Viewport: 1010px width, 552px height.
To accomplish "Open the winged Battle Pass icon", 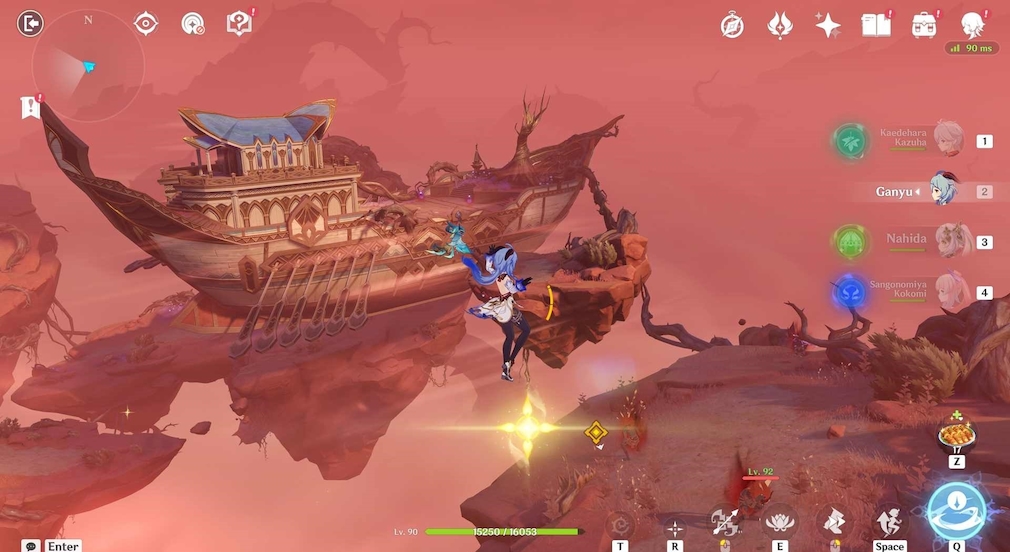I will pyautogui.click(x=780, y=26).
